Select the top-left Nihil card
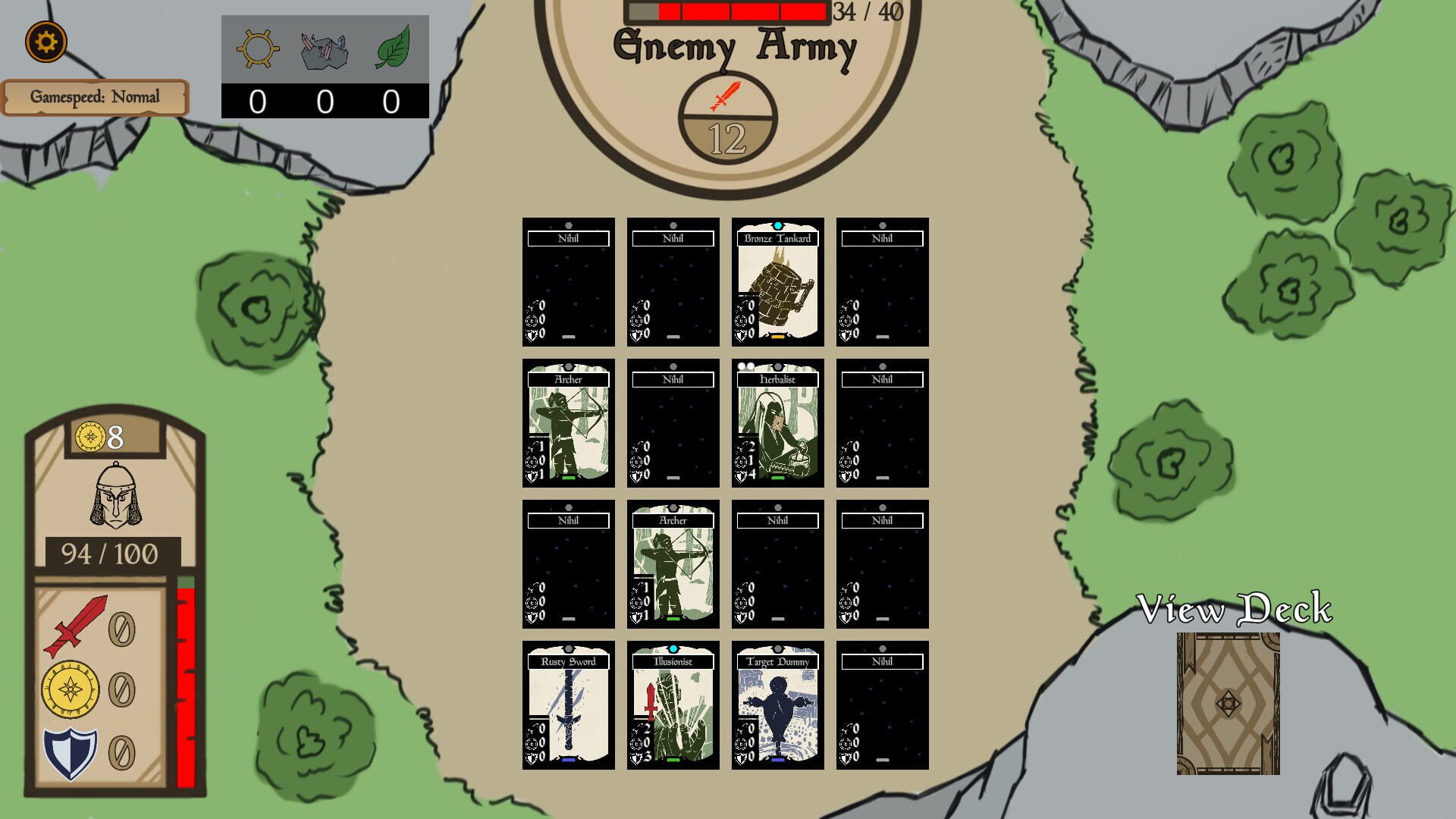The width and height of the screenshot is (1456, 819). click(568, 283)
